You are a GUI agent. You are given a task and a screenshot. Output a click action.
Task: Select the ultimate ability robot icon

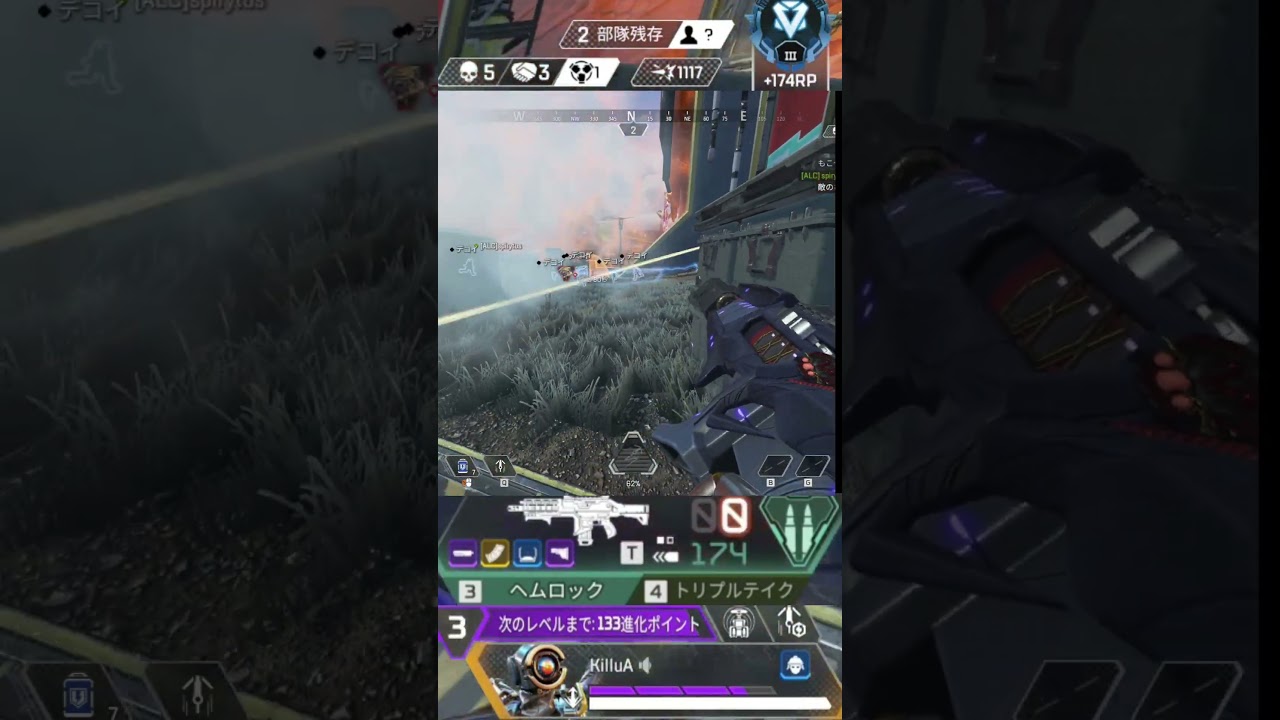tap(738, 624)
